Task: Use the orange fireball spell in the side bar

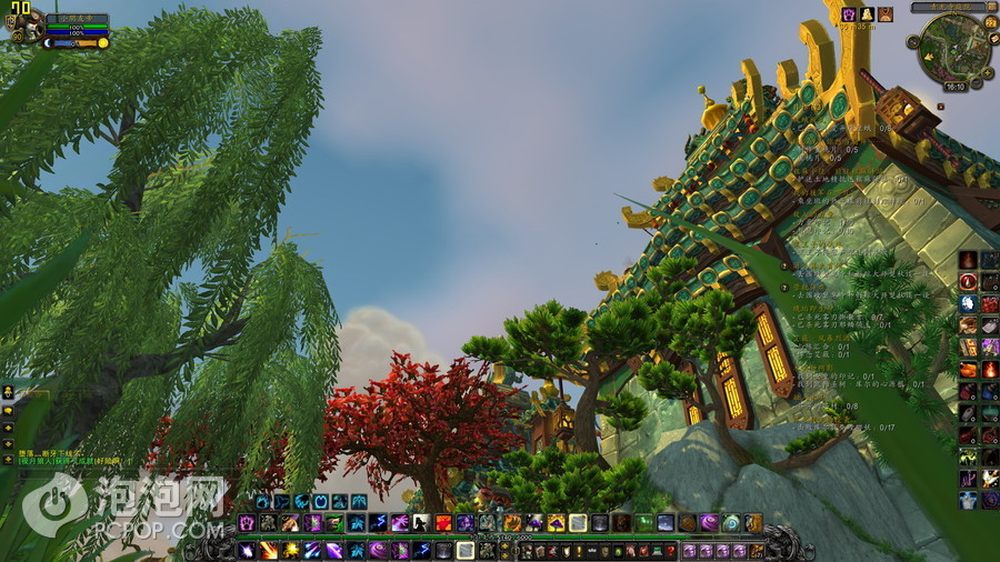Action: click(x=989, y=369)
